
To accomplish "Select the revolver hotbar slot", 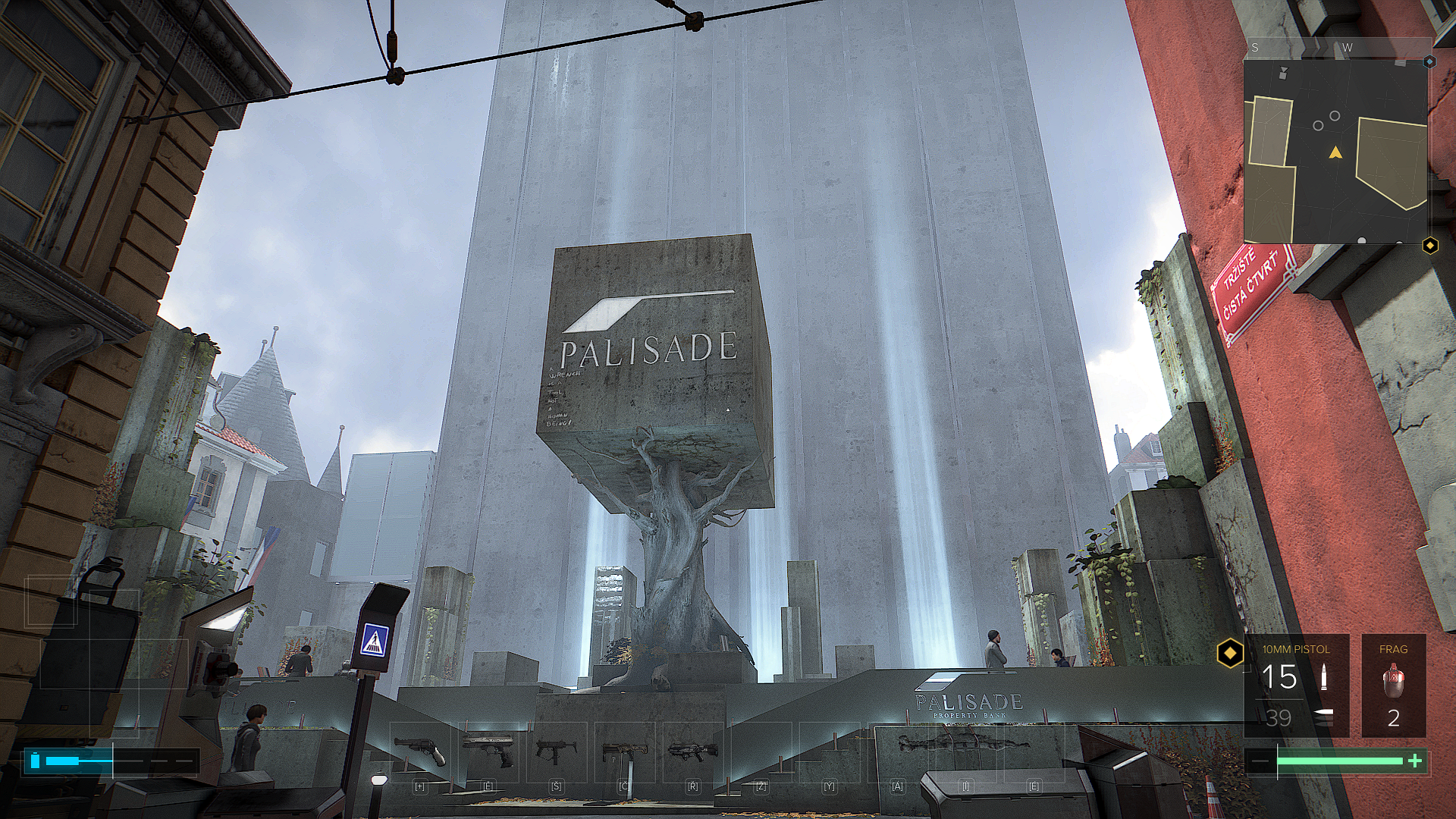I will tap(421, 751).
